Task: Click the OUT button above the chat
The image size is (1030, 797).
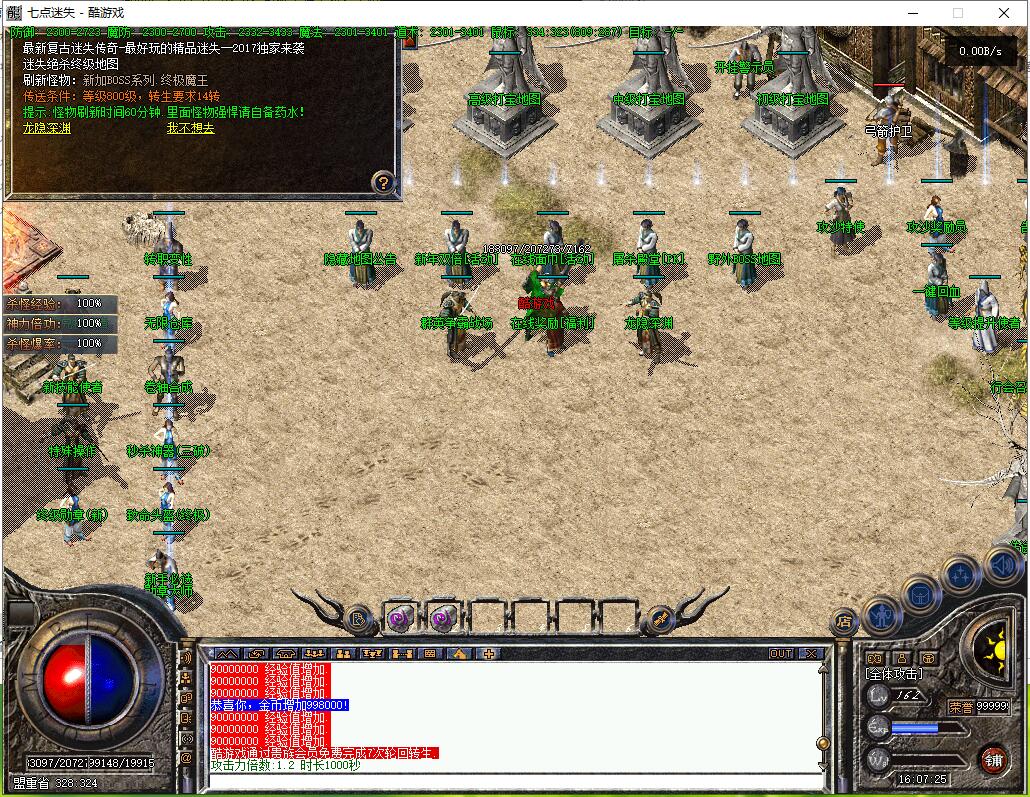Action: coord(781,653)
